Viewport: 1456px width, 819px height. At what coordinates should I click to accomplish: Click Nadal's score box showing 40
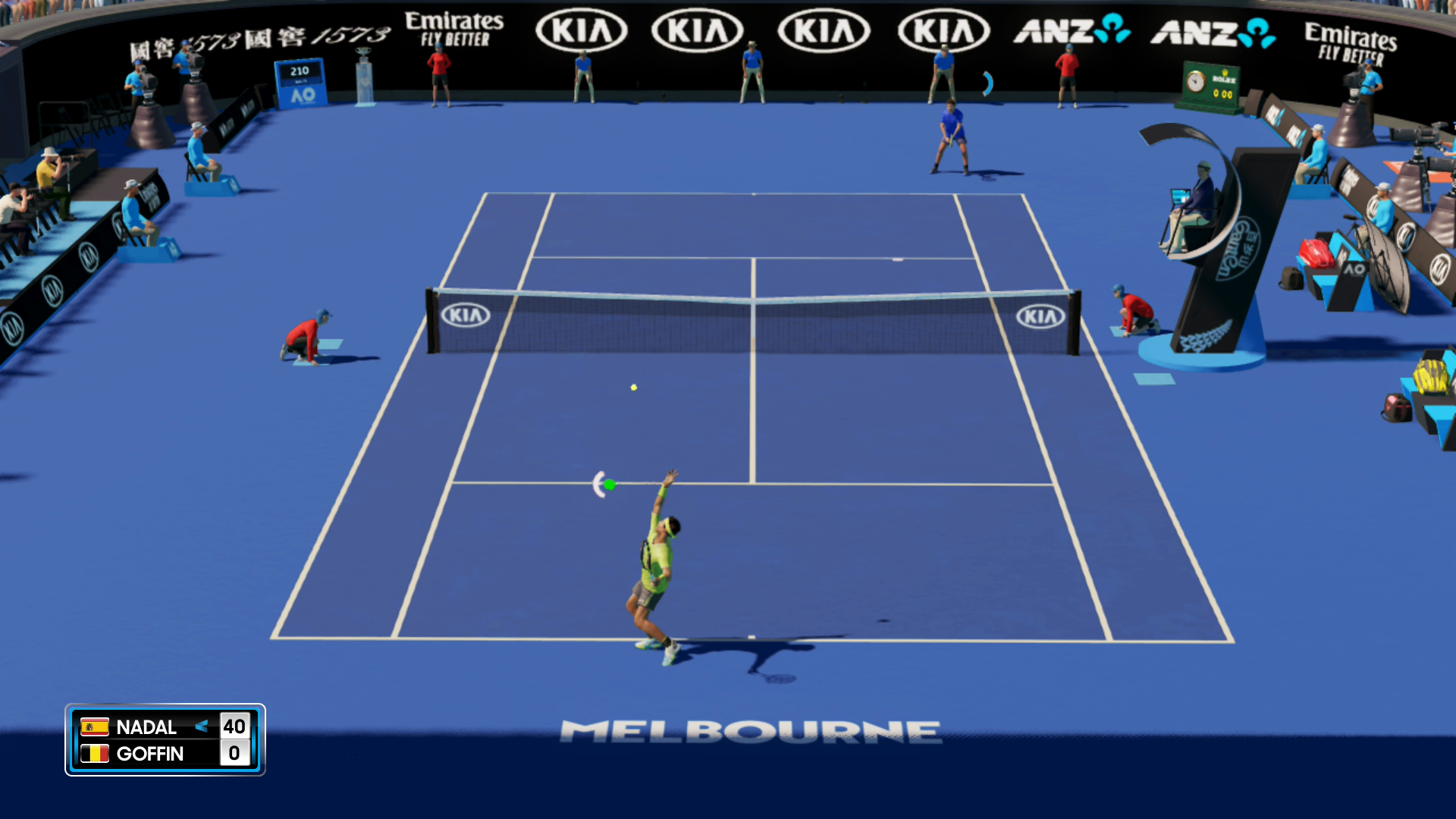(x=235, y=726)
